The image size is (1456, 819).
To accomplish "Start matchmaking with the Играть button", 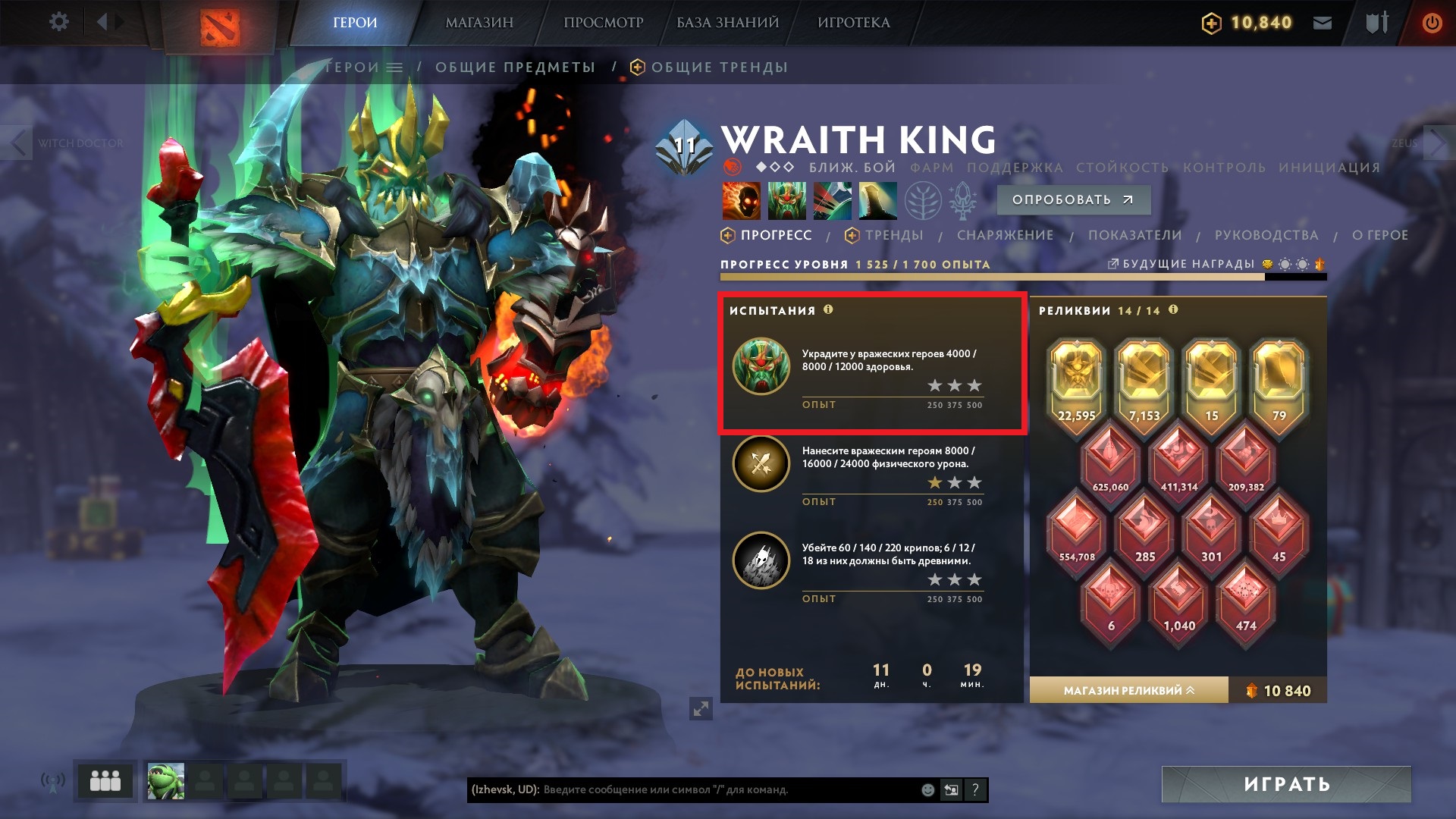I will [1286, 784].
